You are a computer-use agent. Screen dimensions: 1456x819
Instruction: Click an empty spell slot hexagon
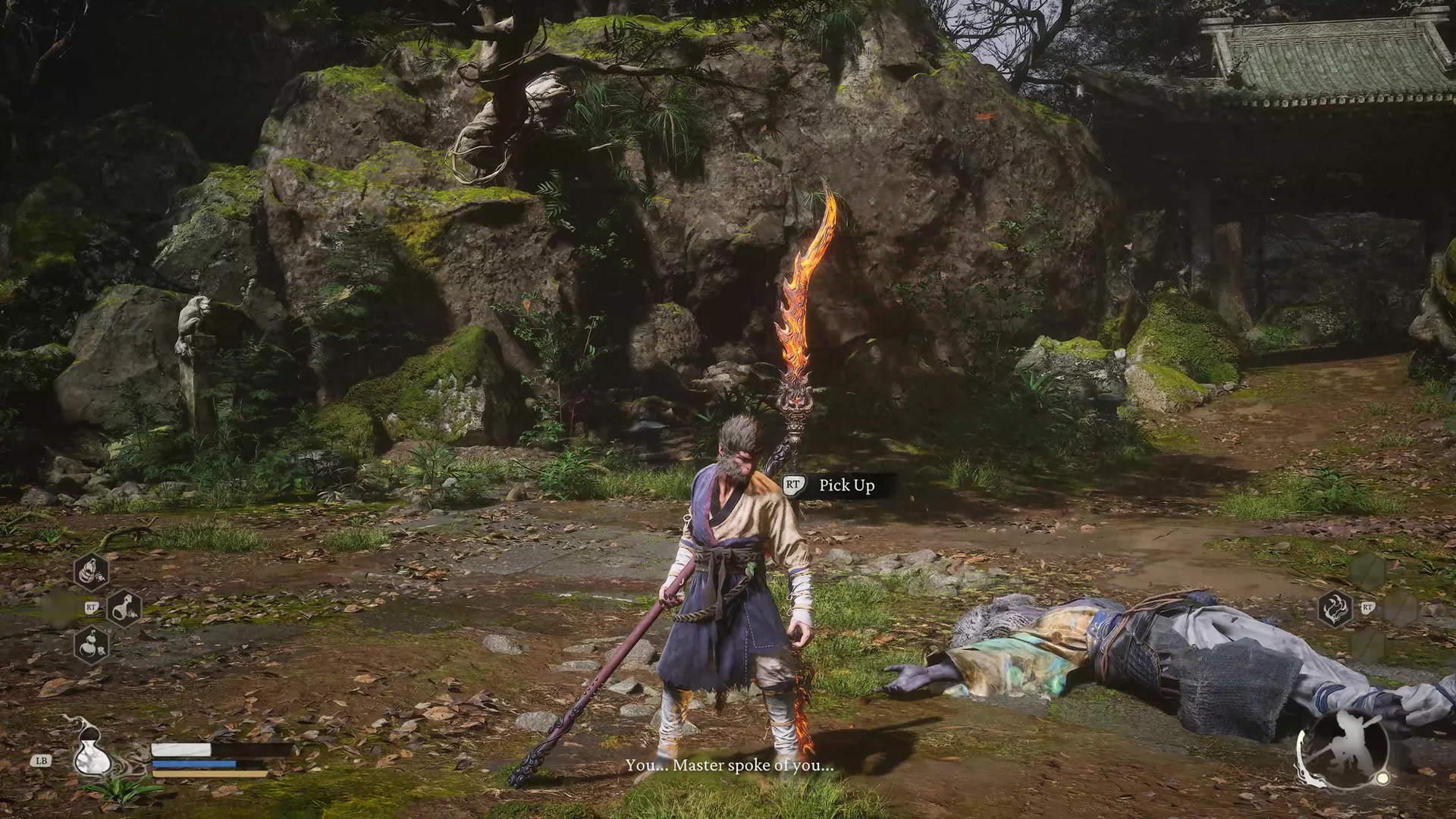point(1401,607)
